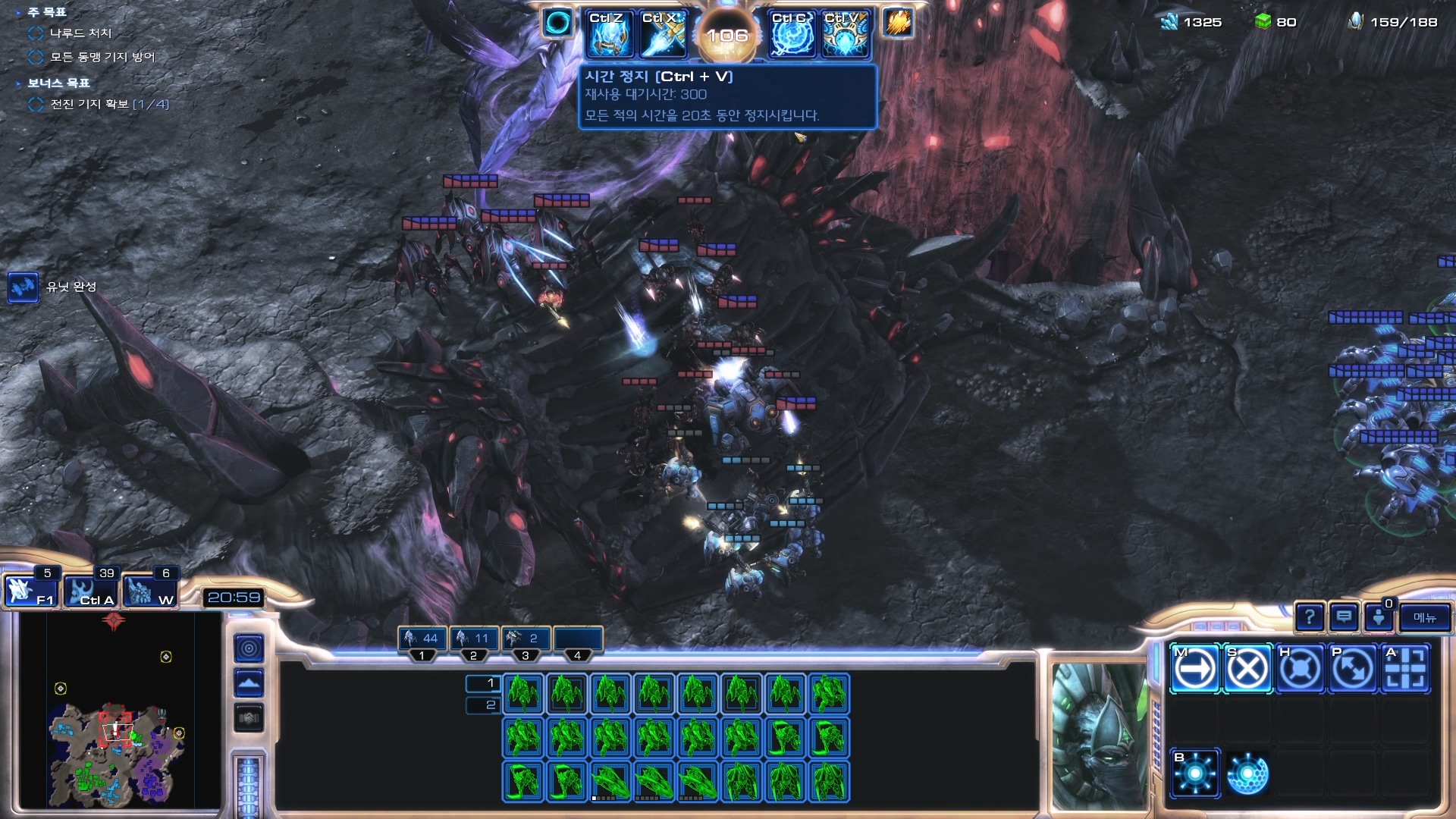Viewport: 1456px width, 819px height.
Task: Select the Move command arrow icon
Action: pos(1195,669)
